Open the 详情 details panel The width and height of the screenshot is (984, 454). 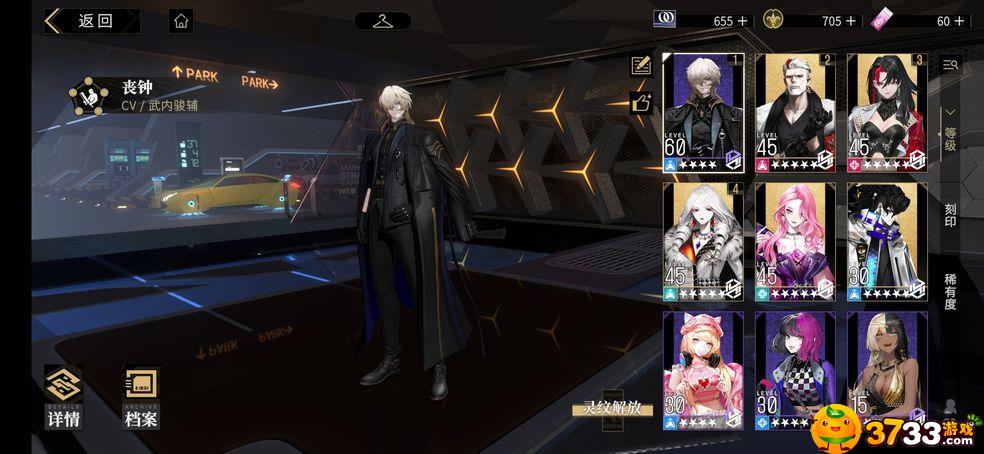(x=63, y=397)
